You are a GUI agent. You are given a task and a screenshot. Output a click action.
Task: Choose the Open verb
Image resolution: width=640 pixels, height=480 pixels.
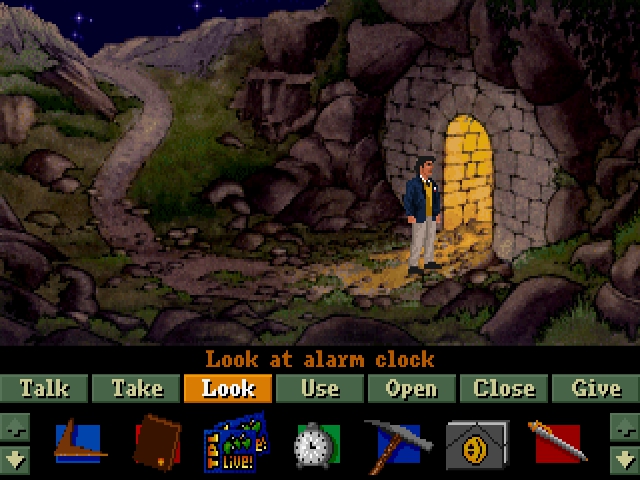point(411,388)
